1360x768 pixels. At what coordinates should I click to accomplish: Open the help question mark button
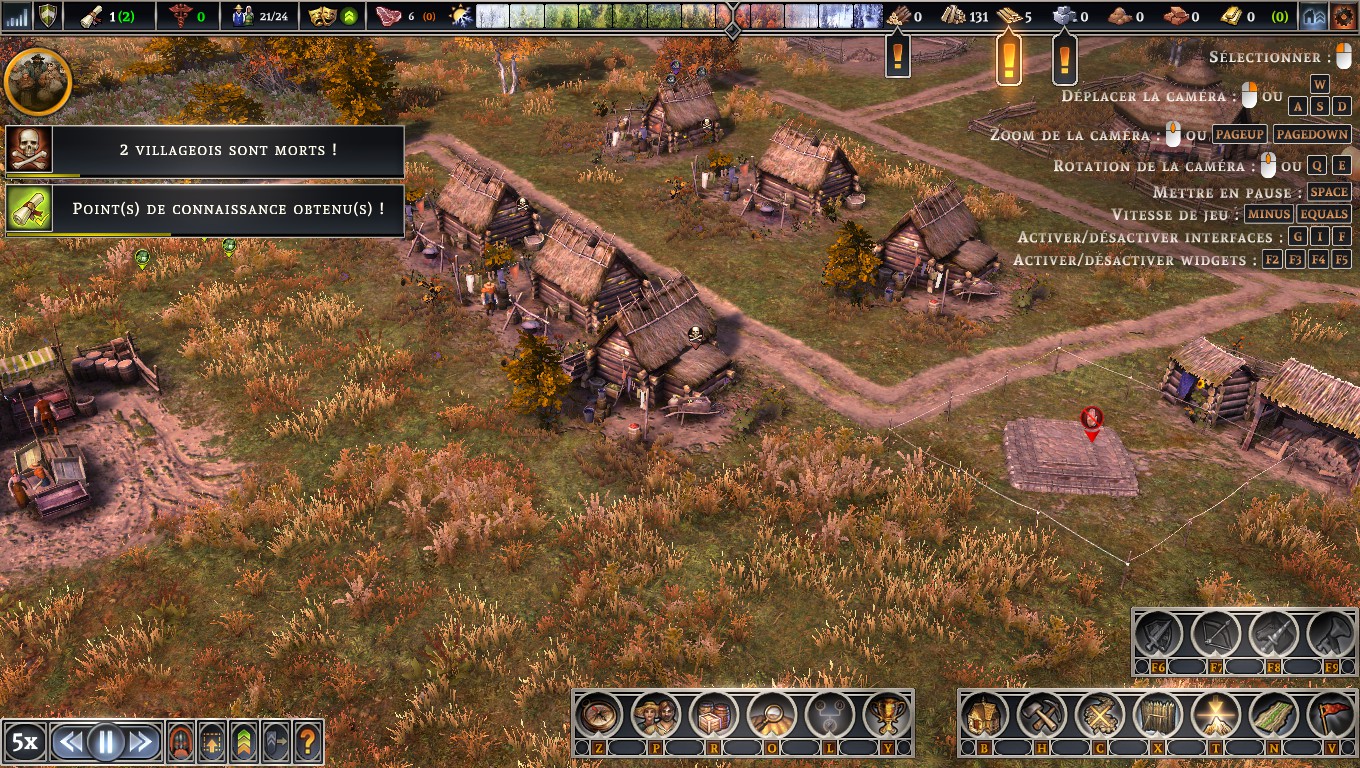coord(307,741)
